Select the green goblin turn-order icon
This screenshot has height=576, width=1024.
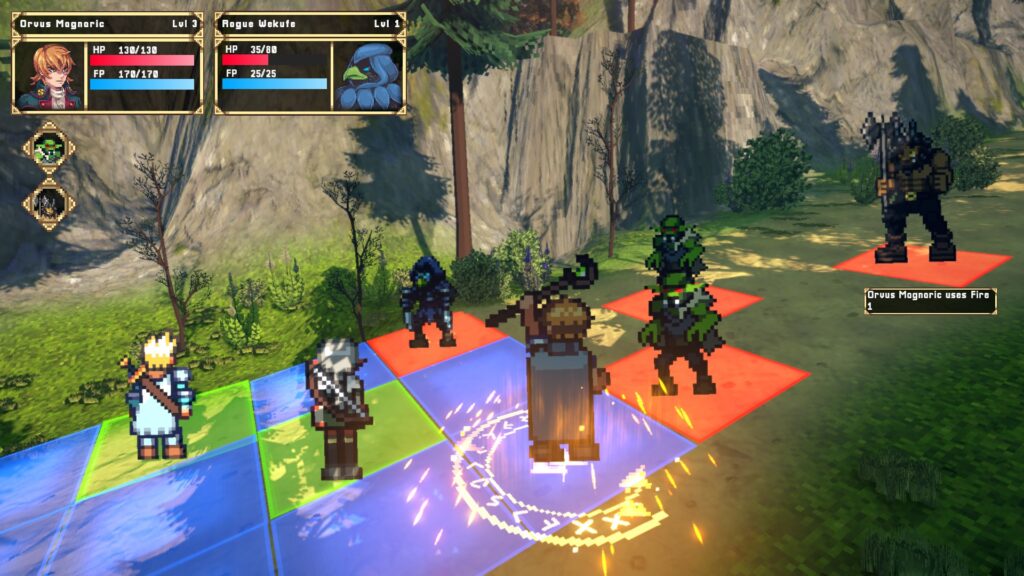(x=49, y=150)
